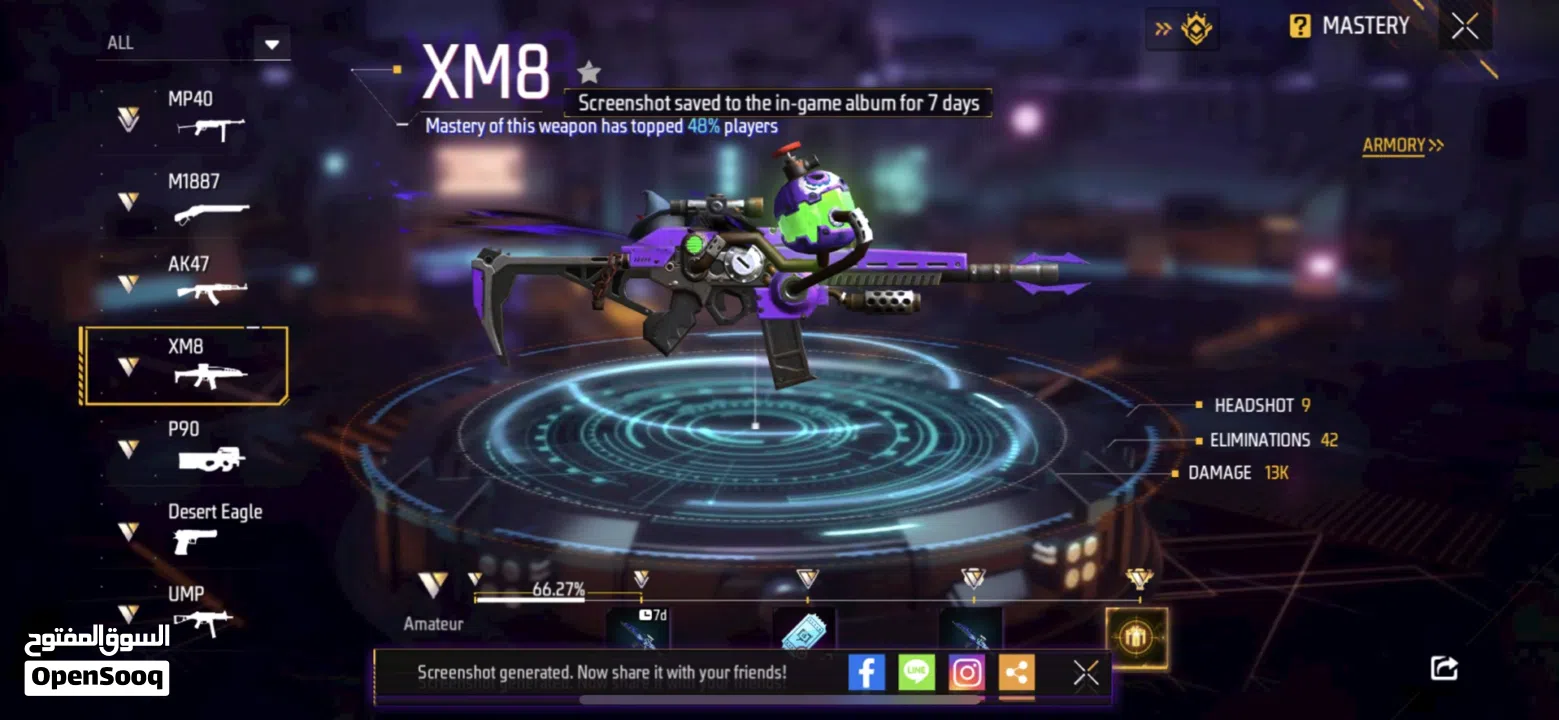Share the screenshot to Instagram
This screenshot has width=1559, height=720.
point(966,673)
